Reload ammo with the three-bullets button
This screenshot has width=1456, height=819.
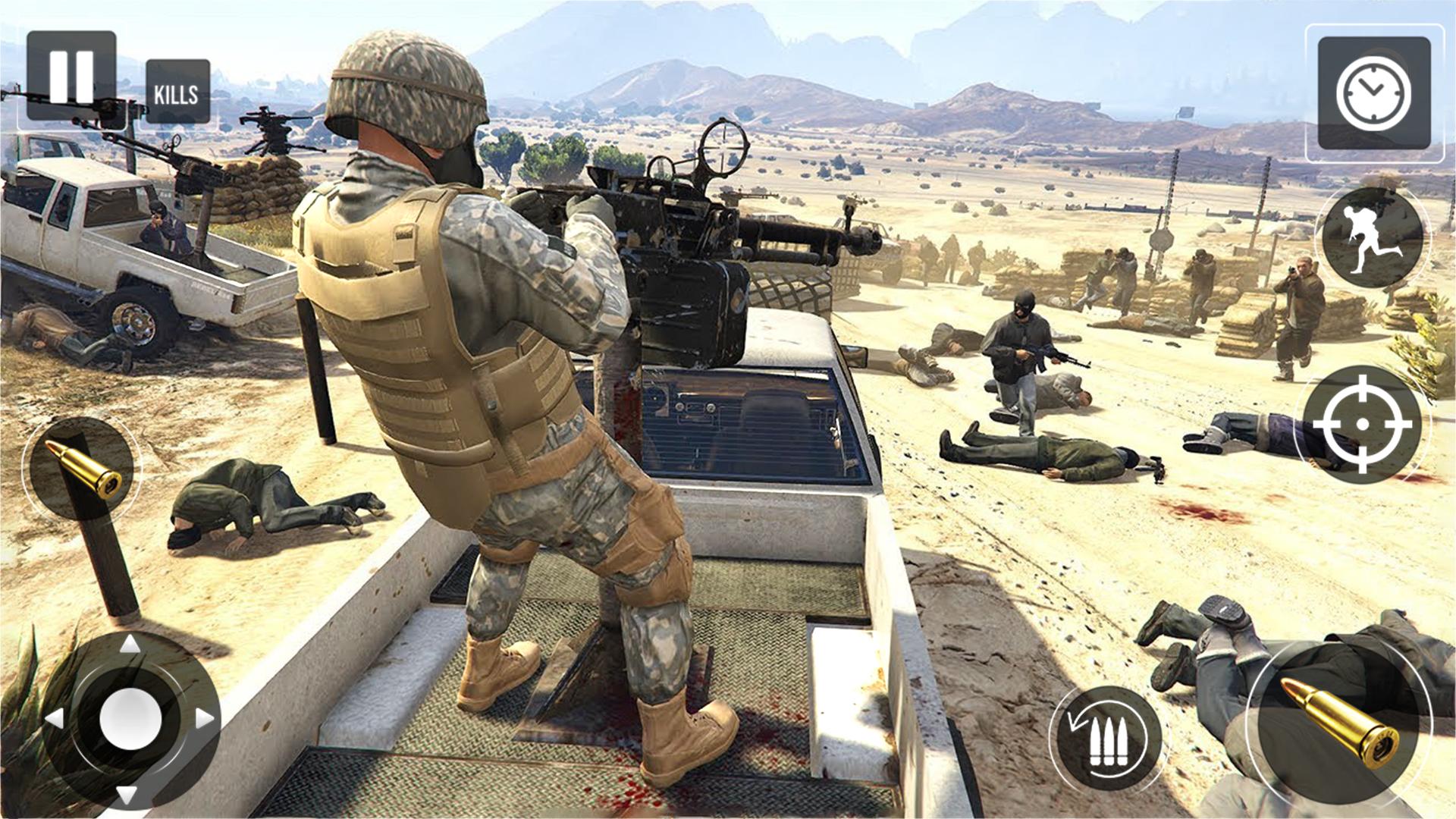point(1108,738)
